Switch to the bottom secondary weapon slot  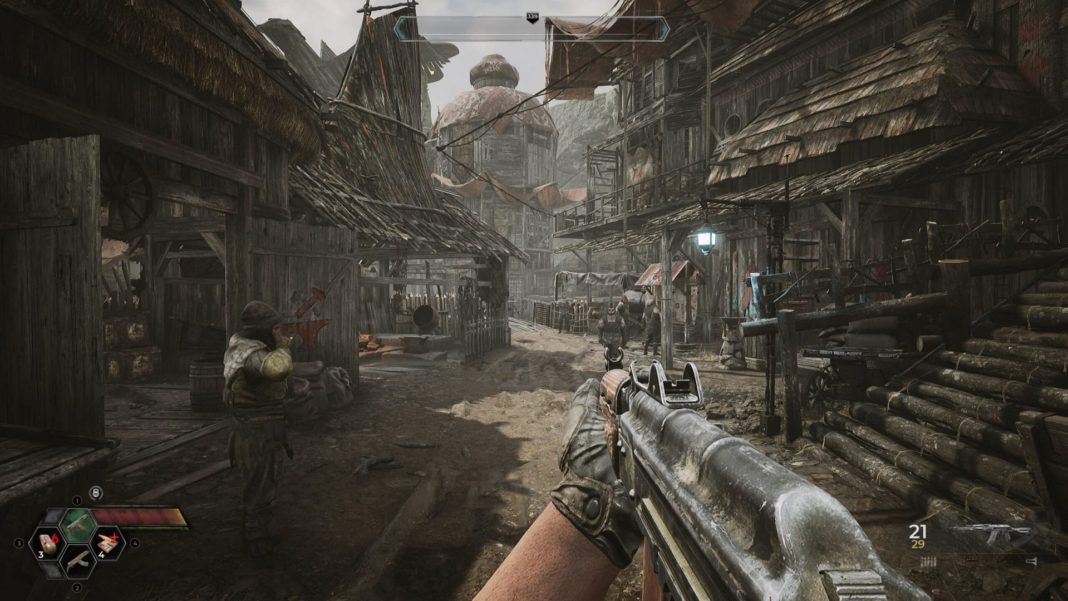click(x=77, y=562)
